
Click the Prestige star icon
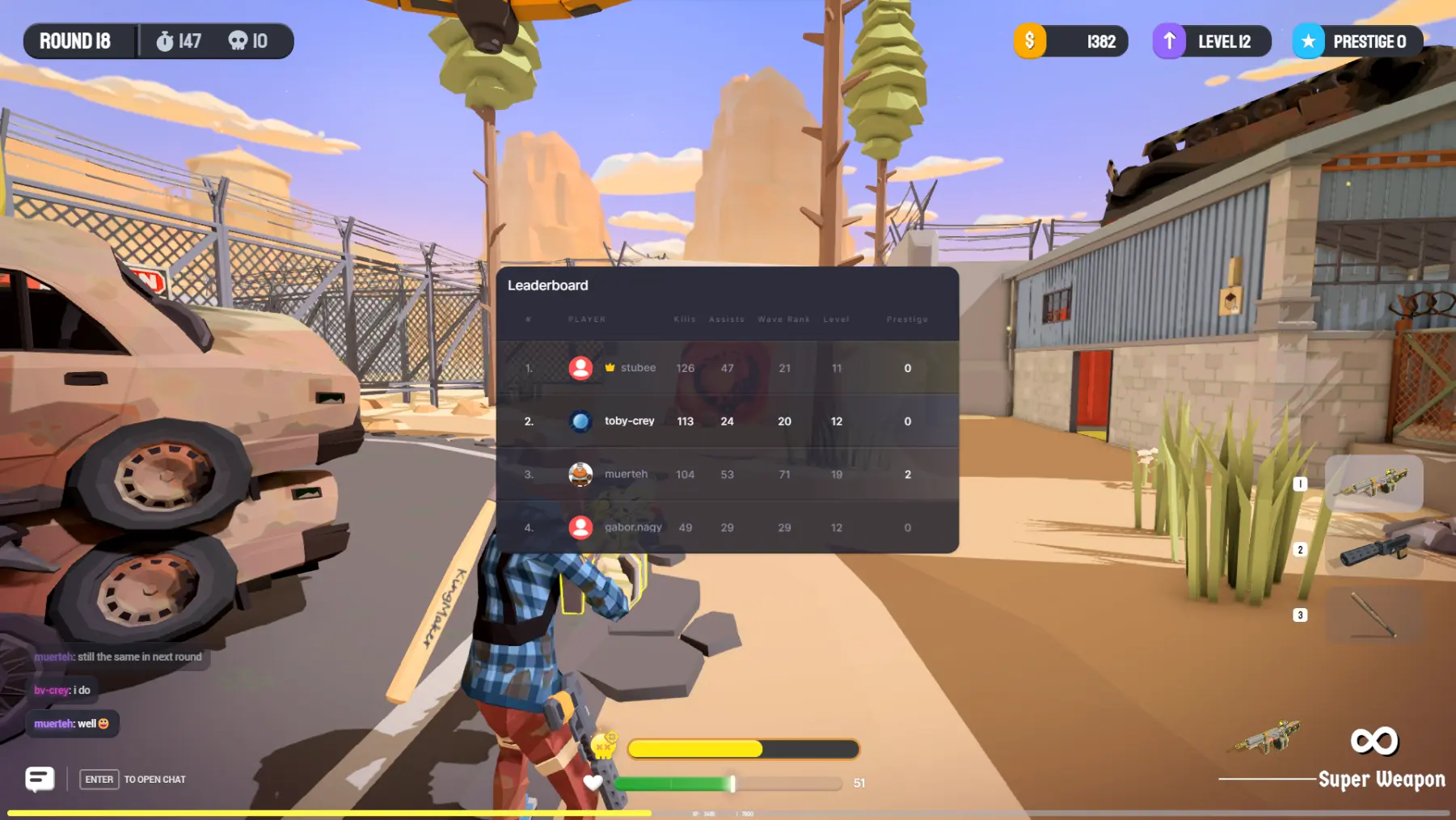pyautogui.click(x=1308, y=41)
